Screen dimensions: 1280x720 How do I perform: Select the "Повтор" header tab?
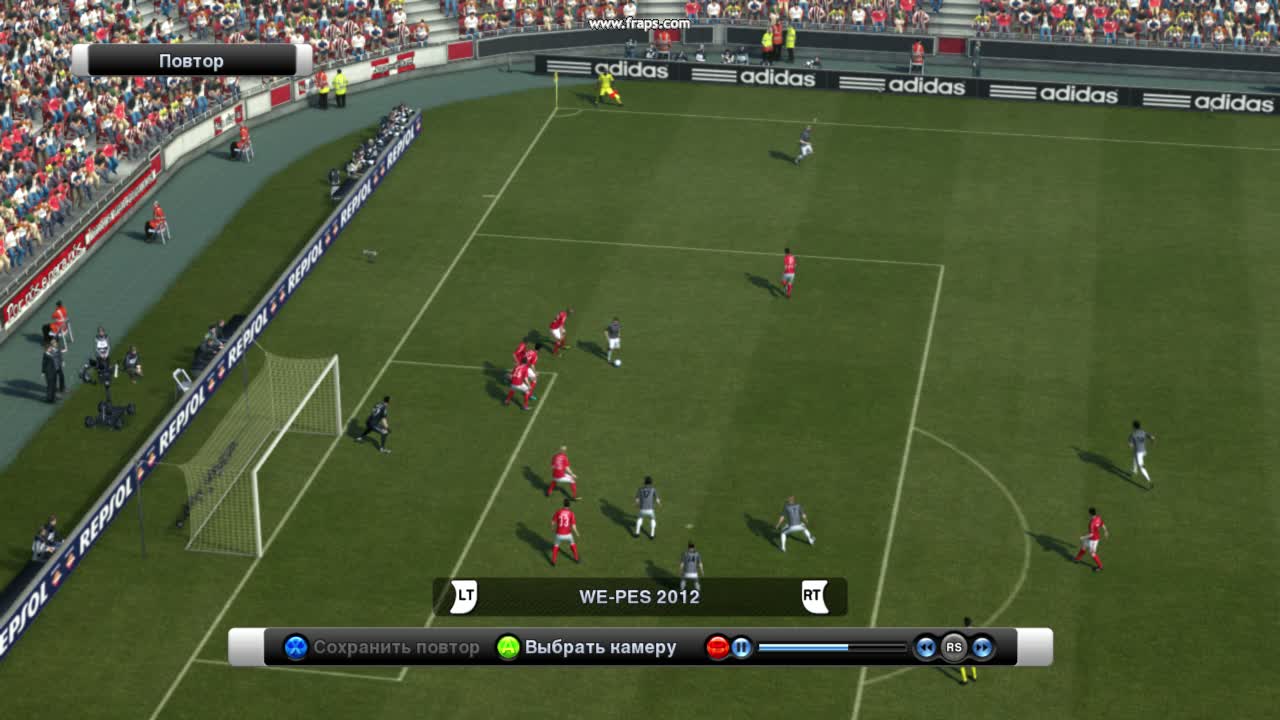coord(193,60)
